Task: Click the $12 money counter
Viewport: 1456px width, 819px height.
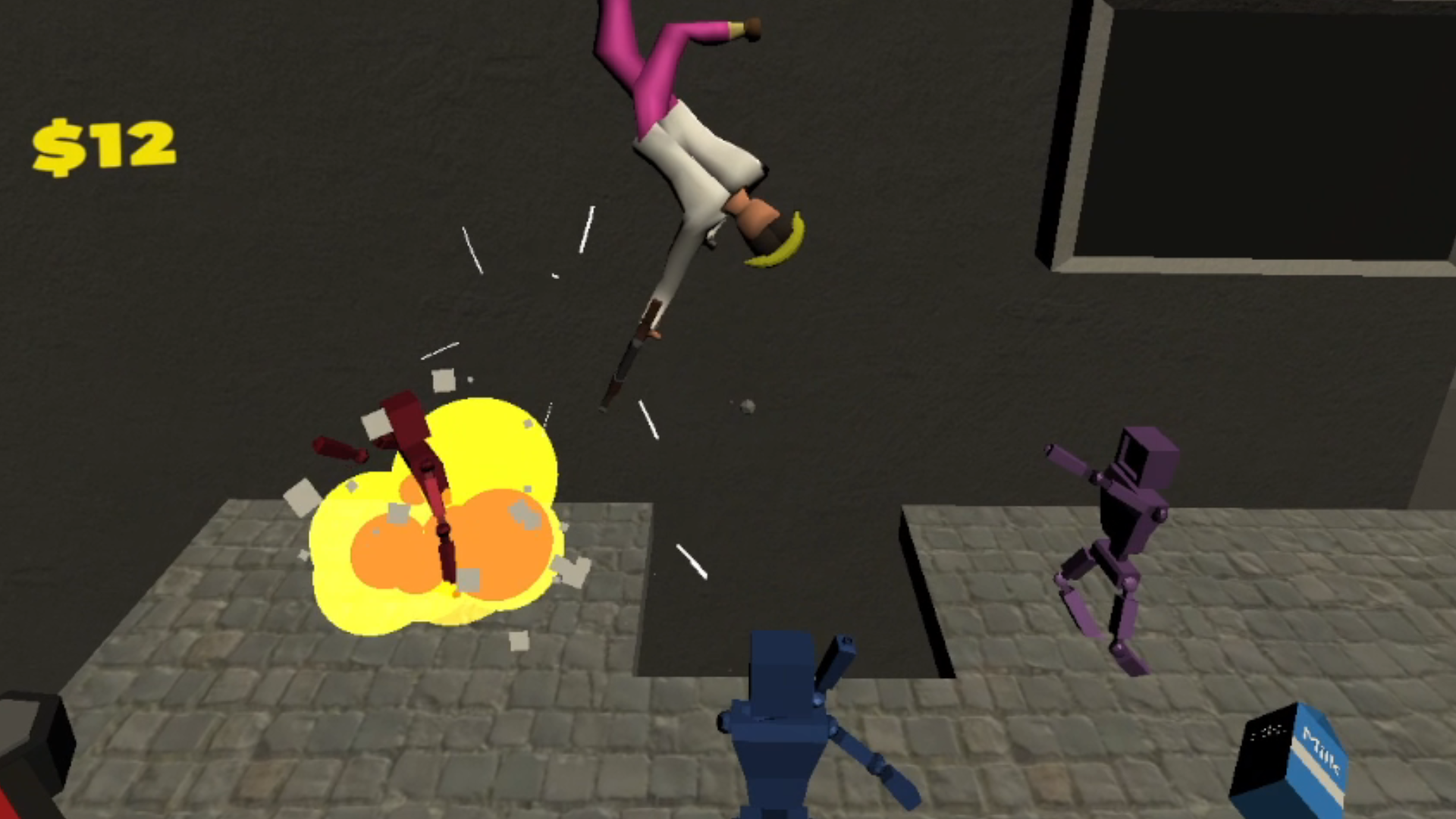Action: (x=106, y=144)
